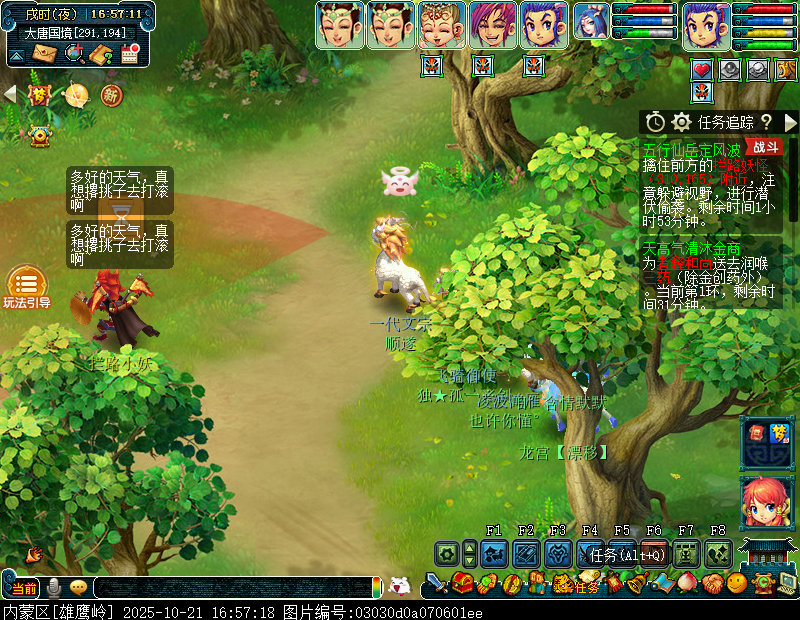
Task: Open the world map magnifier icon
Action: point(73,54)
